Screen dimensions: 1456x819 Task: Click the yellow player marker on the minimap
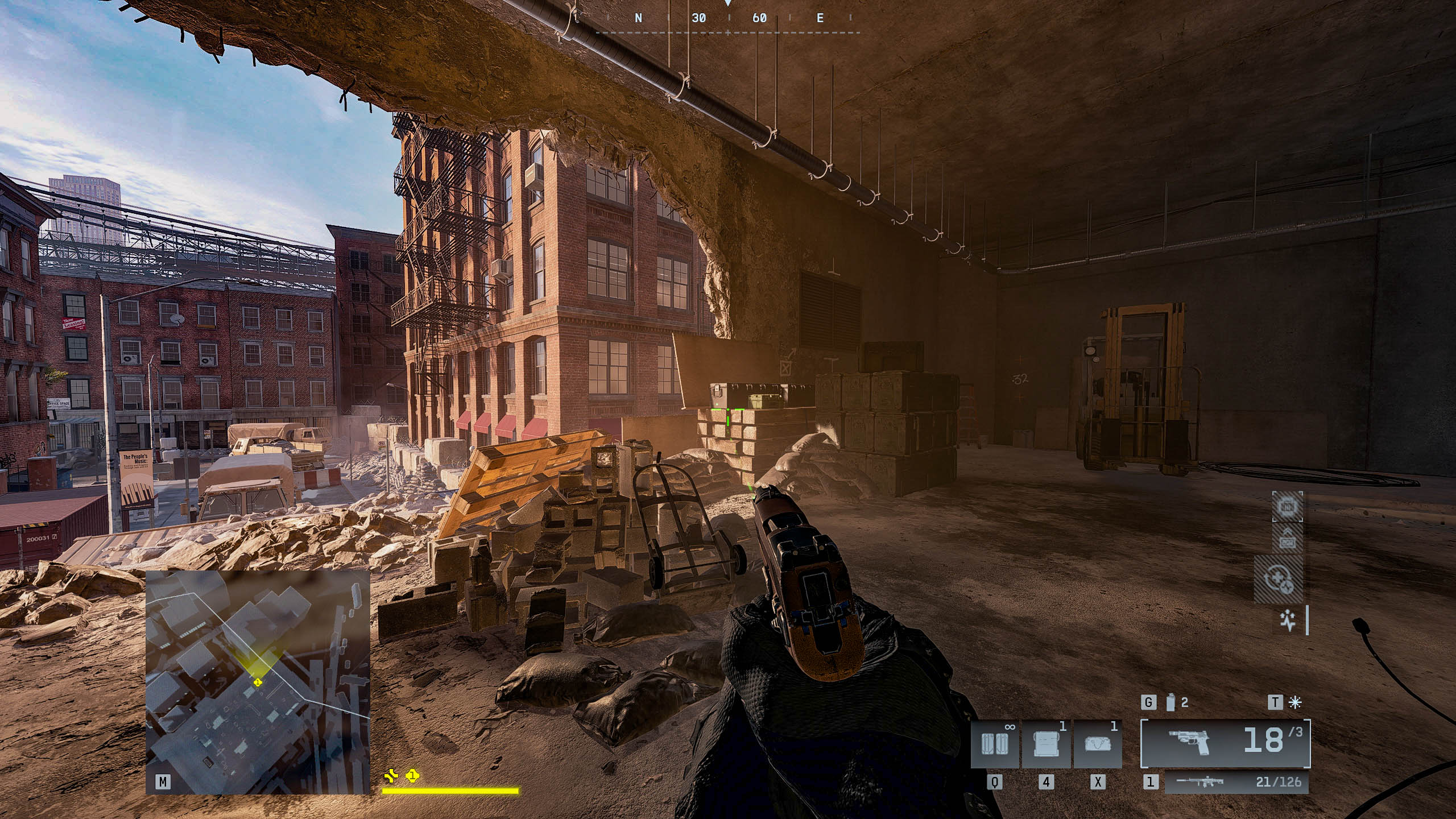tap(258, 682)
